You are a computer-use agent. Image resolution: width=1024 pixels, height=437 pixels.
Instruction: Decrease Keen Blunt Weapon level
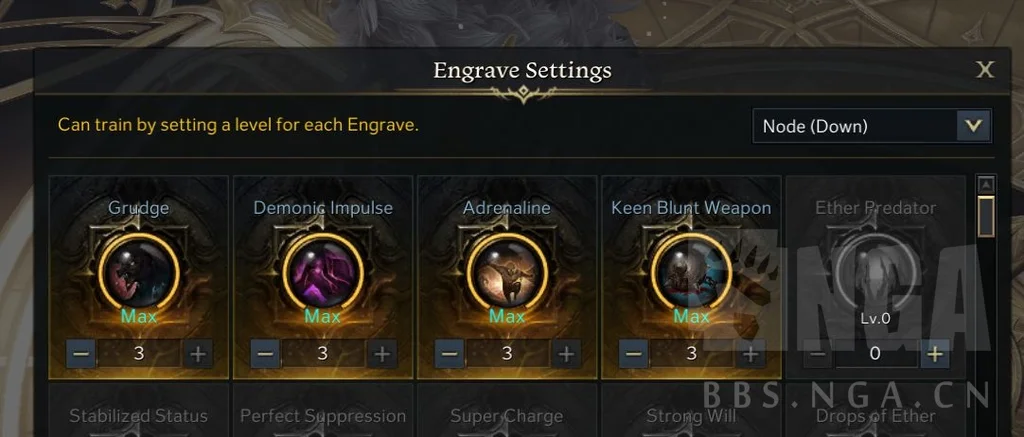[x=633, y=353]
